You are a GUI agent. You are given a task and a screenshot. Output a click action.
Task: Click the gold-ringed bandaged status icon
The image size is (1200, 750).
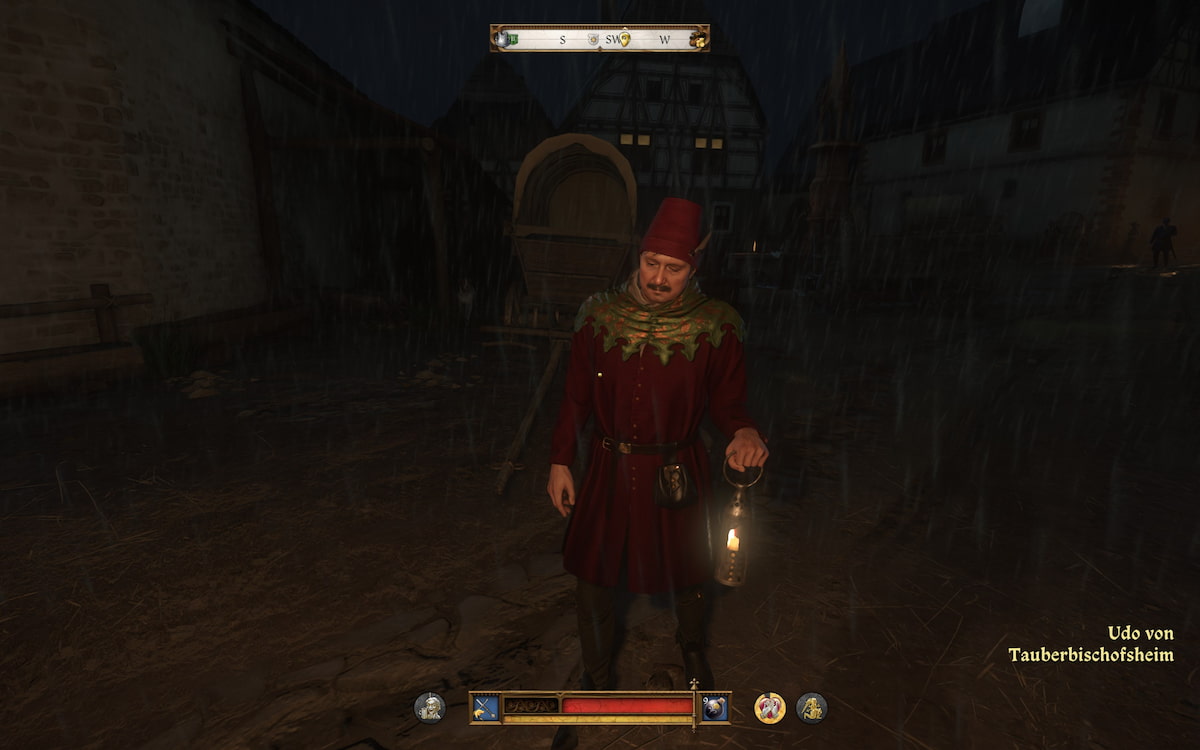[769, 707]
